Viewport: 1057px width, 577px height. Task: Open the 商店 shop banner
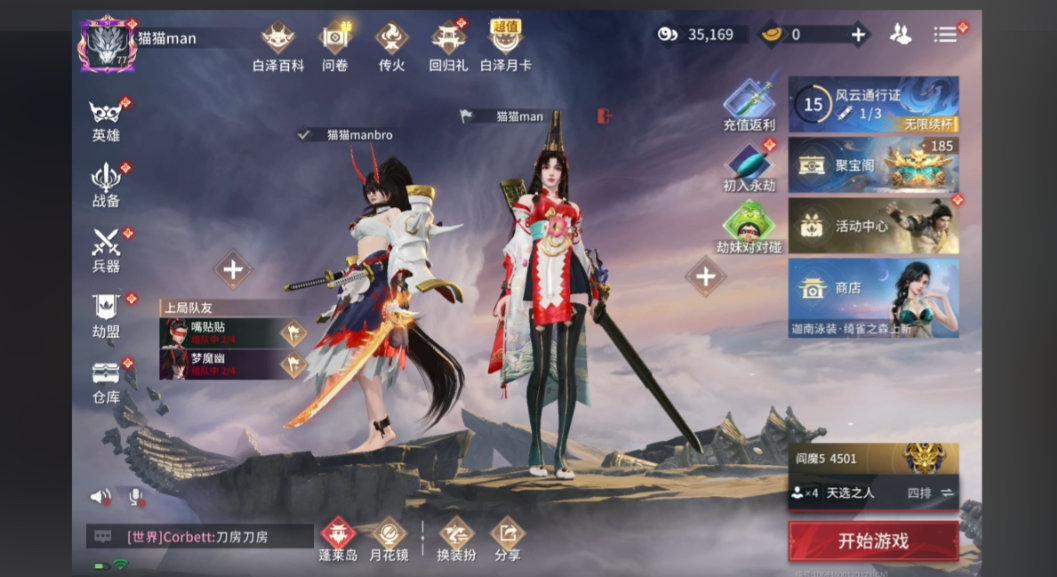873,297
